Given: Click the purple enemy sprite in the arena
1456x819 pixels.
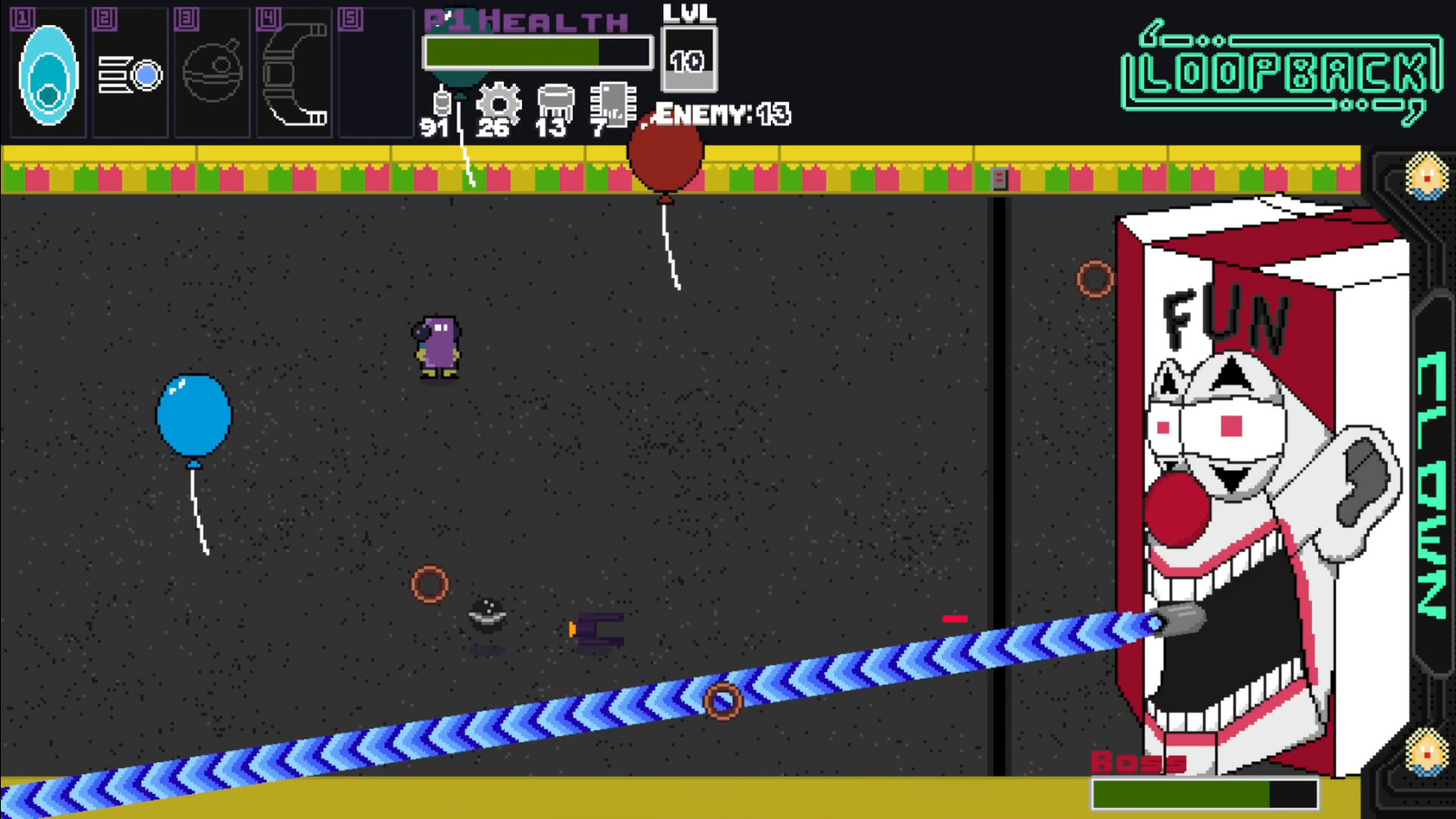Looking at the screenshot, I should tap(435, 344).
